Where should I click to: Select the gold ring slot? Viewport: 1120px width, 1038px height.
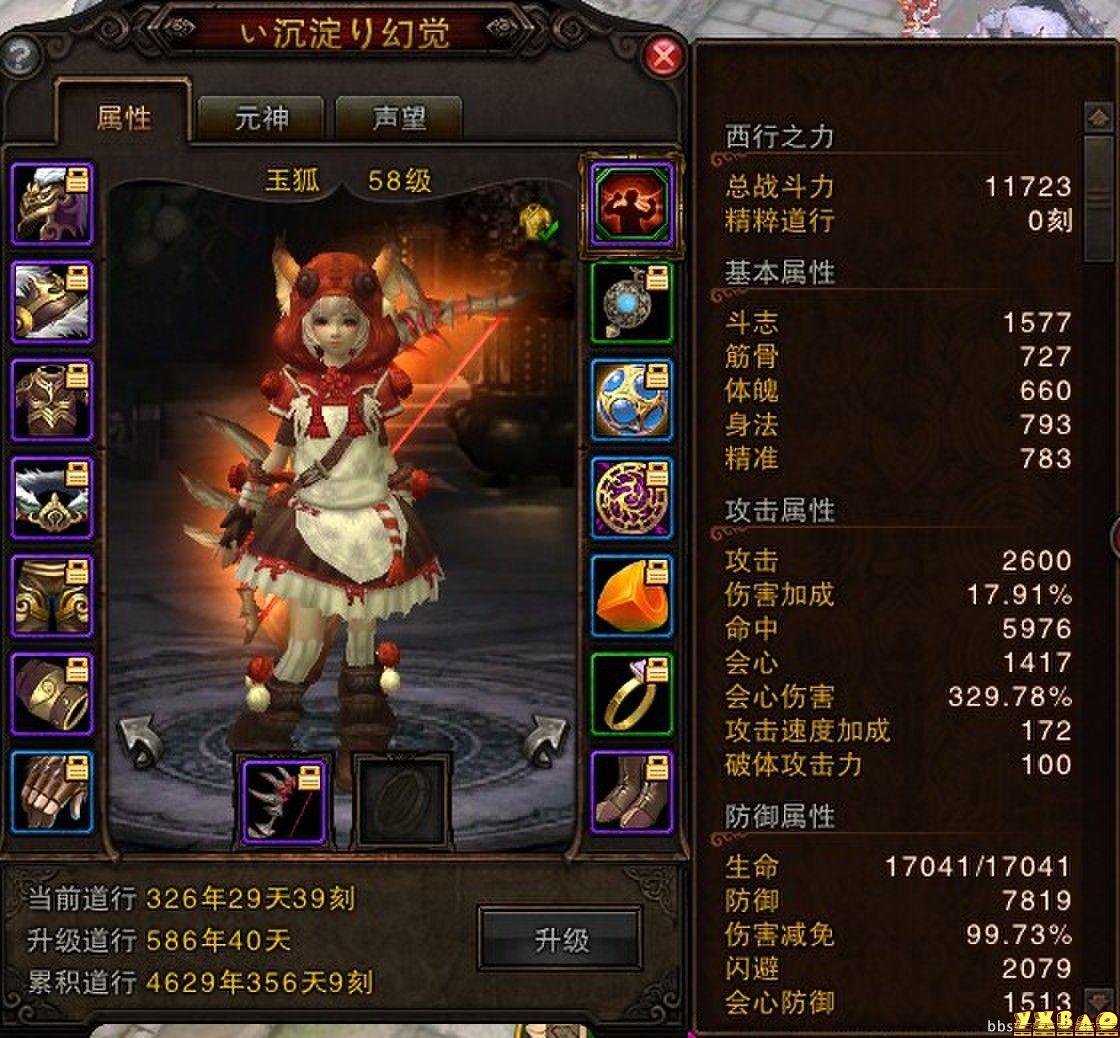(632, 694)
